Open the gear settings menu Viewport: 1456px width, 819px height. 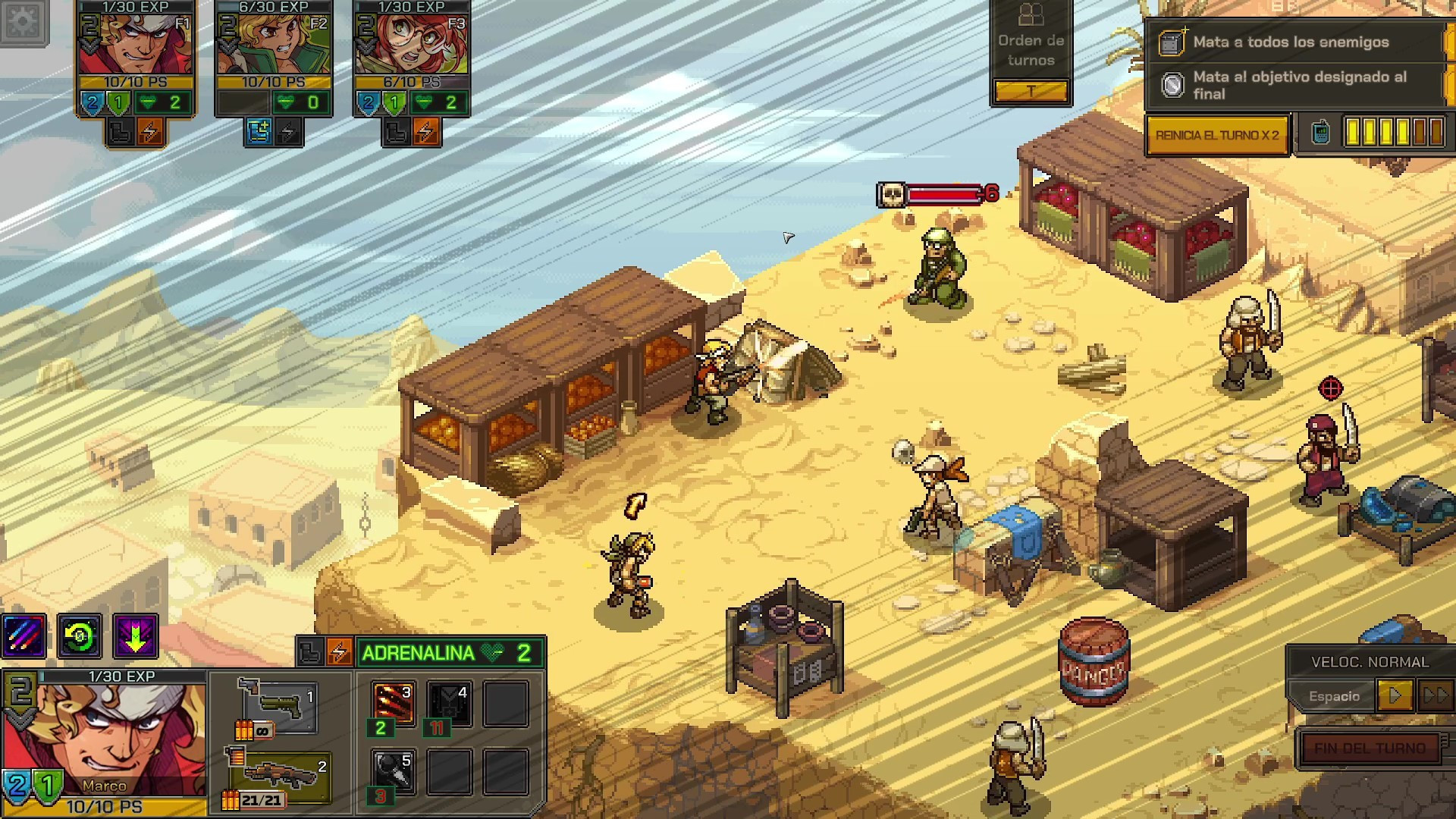24,22
